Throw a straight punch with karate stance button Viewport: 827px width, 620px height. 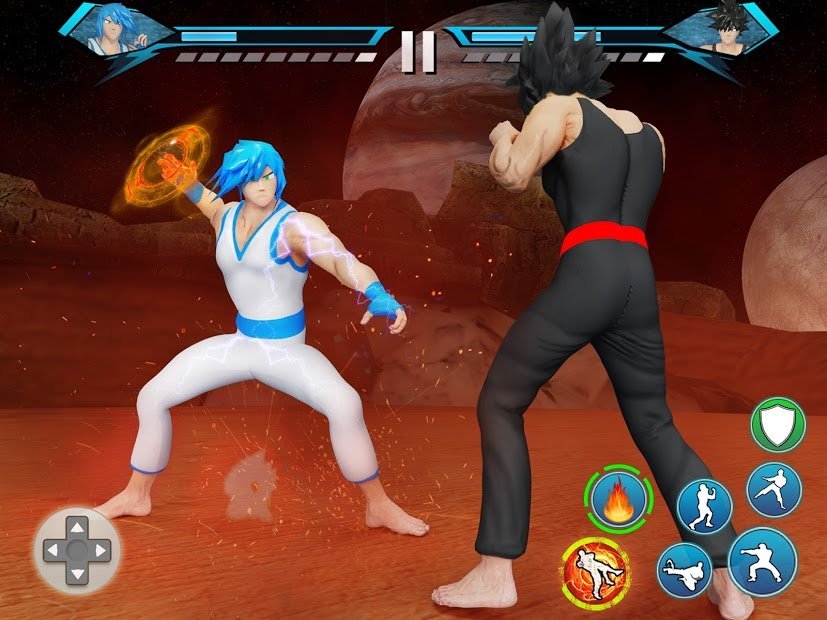(761, 561)
